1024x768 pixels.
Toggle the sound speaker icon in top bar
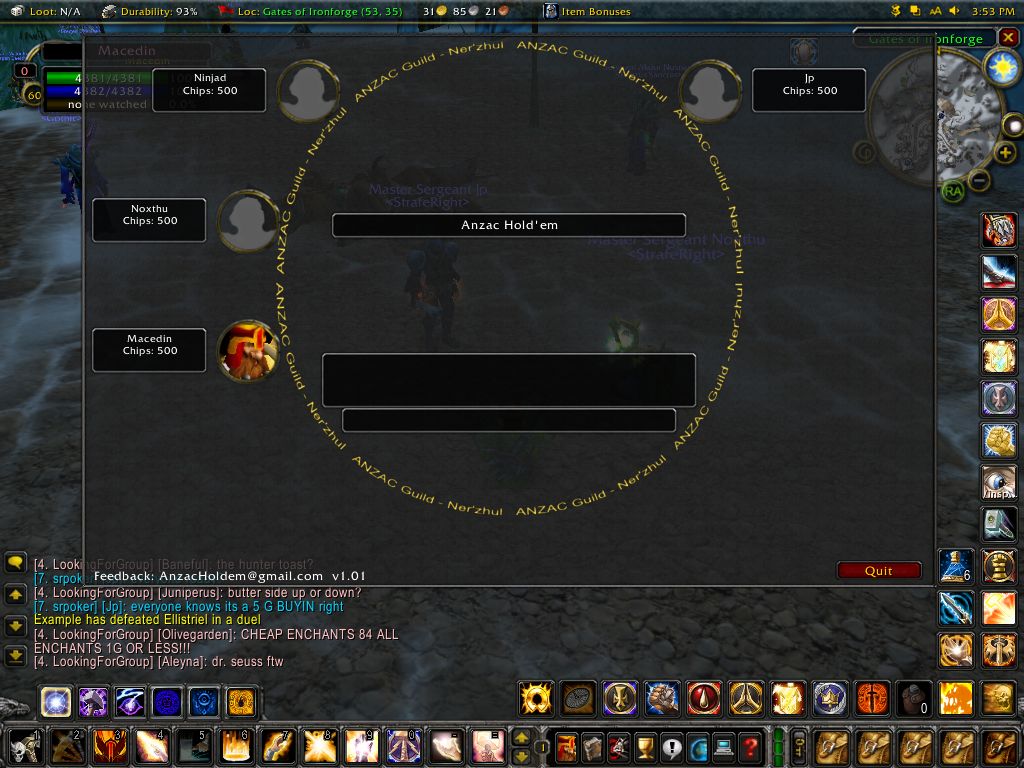[954, 11]
